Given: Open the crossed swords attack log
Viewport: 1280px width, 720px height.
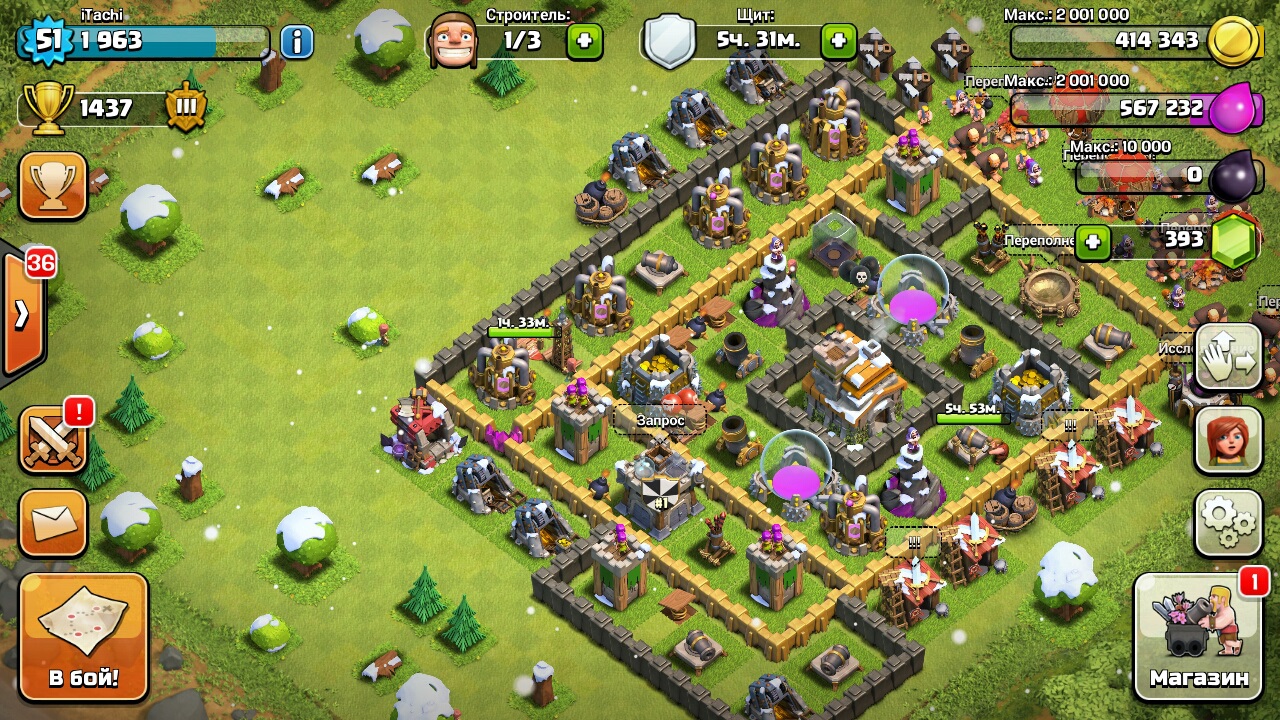Looking at the screenshot, I should coord(53,438).
